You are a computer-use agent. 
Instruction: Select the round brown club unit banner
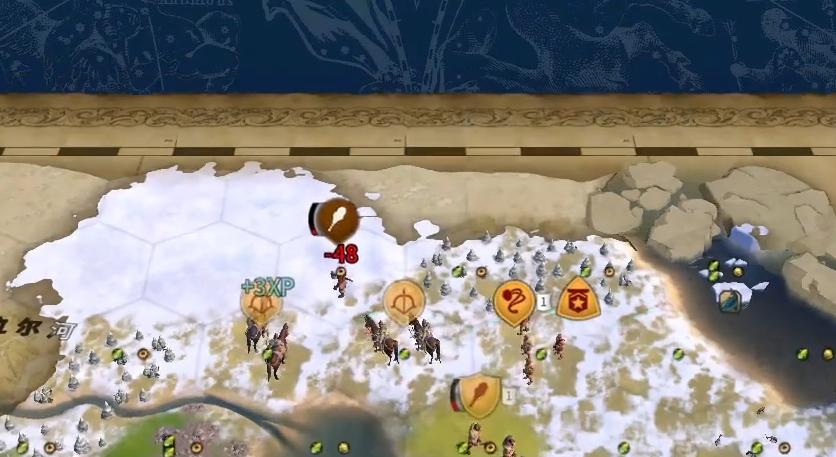pos(338,219)
